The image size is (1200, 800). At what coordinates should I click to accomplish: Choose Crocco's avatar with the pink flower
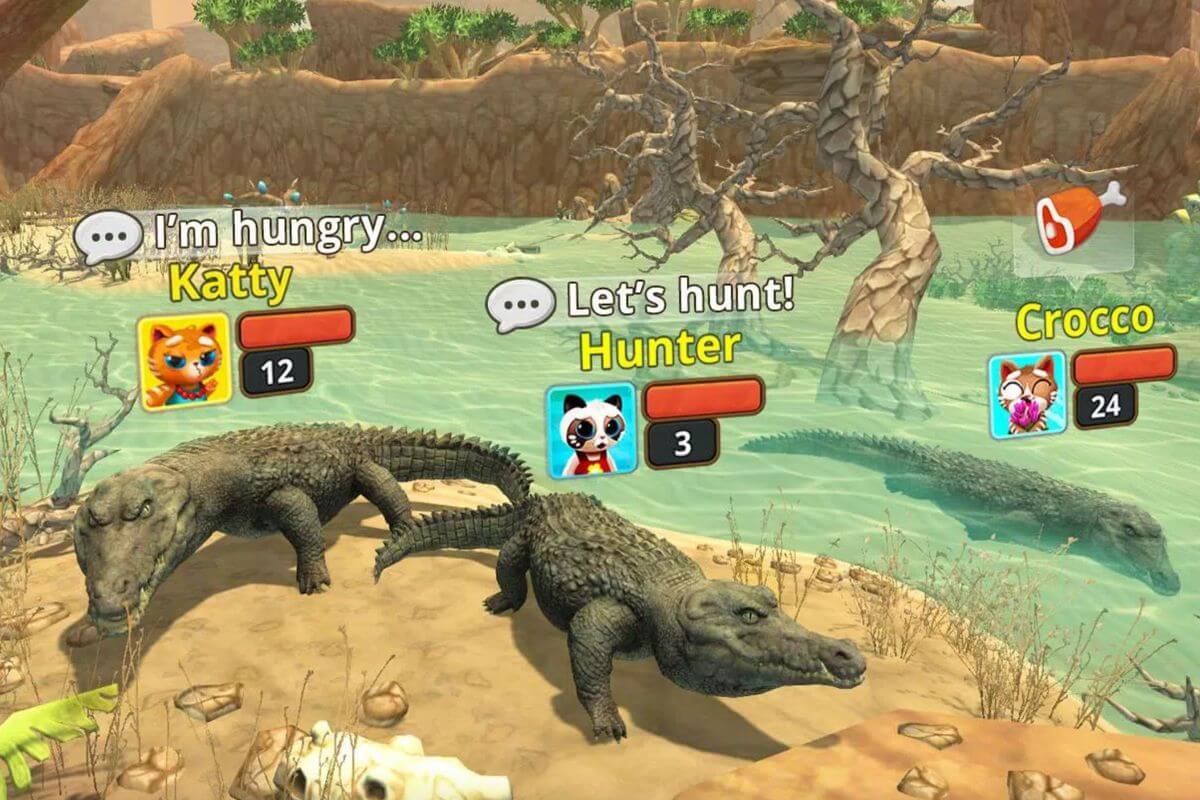click(x=1026, y=395)
